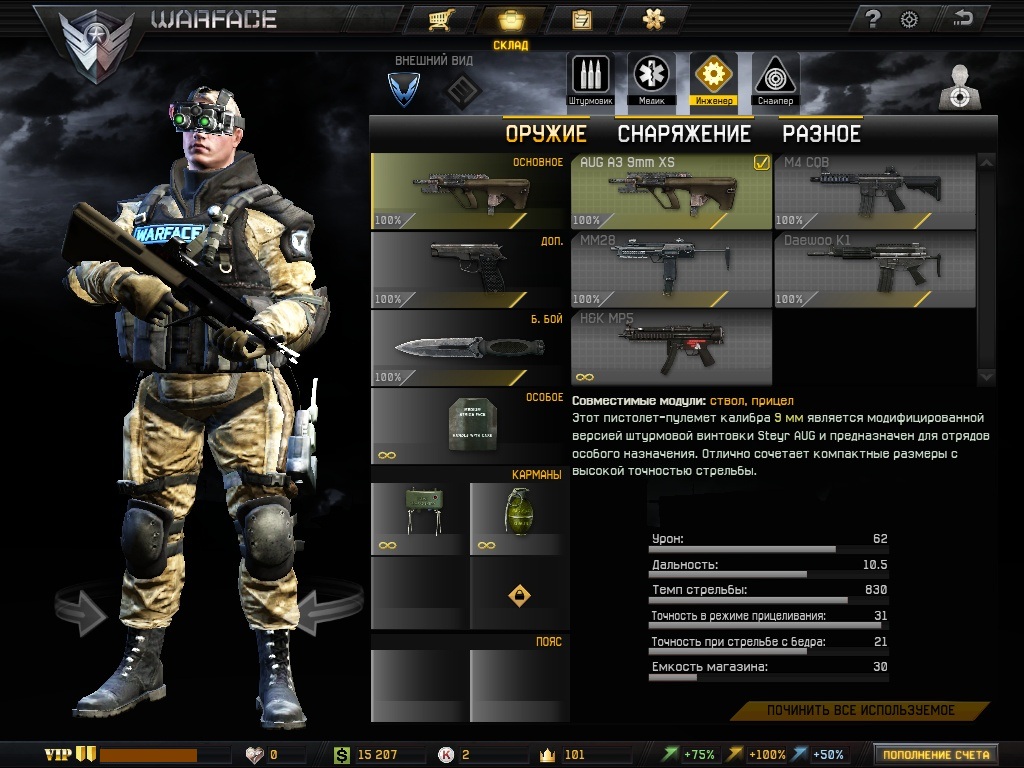The image size is (1024, 768).
Task: Click the back arrow button
Action: [x=964, y=18]
